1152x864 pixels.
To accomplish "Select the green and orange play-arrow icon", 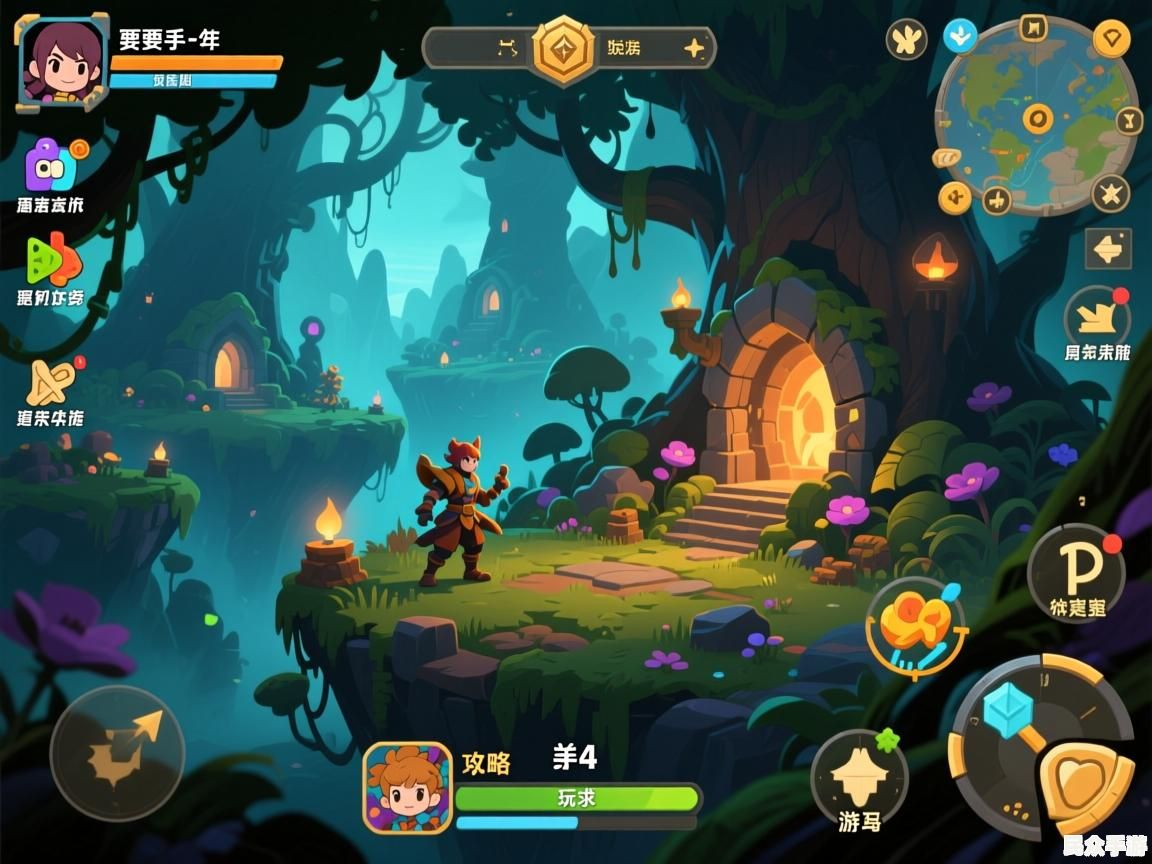I will (x=53, y=259).
